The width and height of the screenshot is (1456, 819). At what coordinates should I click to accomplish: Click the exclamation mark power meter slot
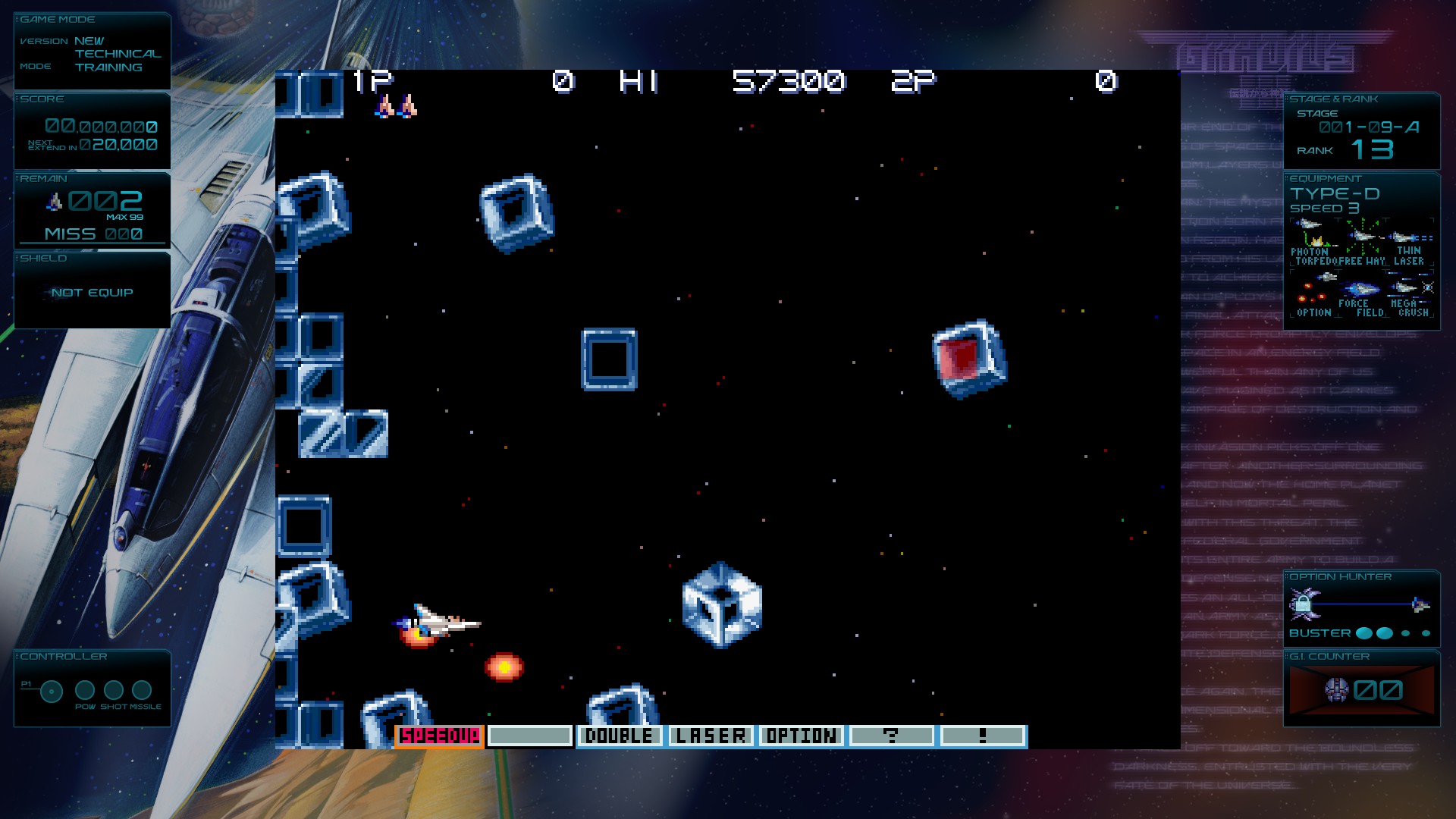(982, 736)
